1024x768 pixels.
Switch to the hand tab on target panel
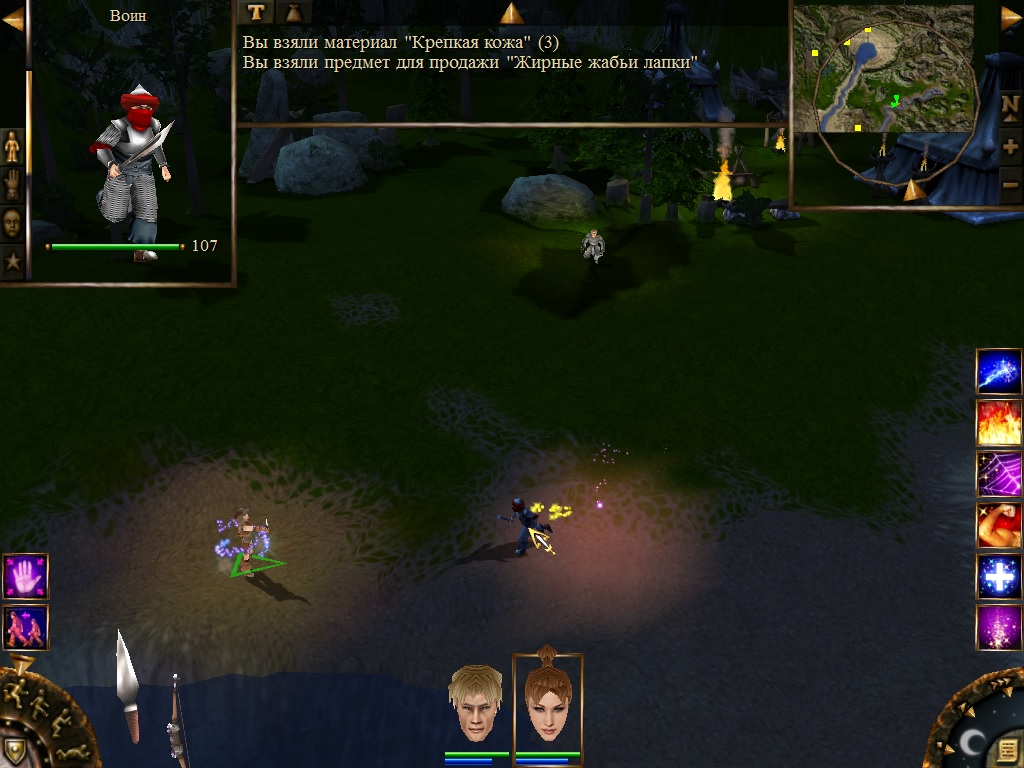[x=13, y=185]
